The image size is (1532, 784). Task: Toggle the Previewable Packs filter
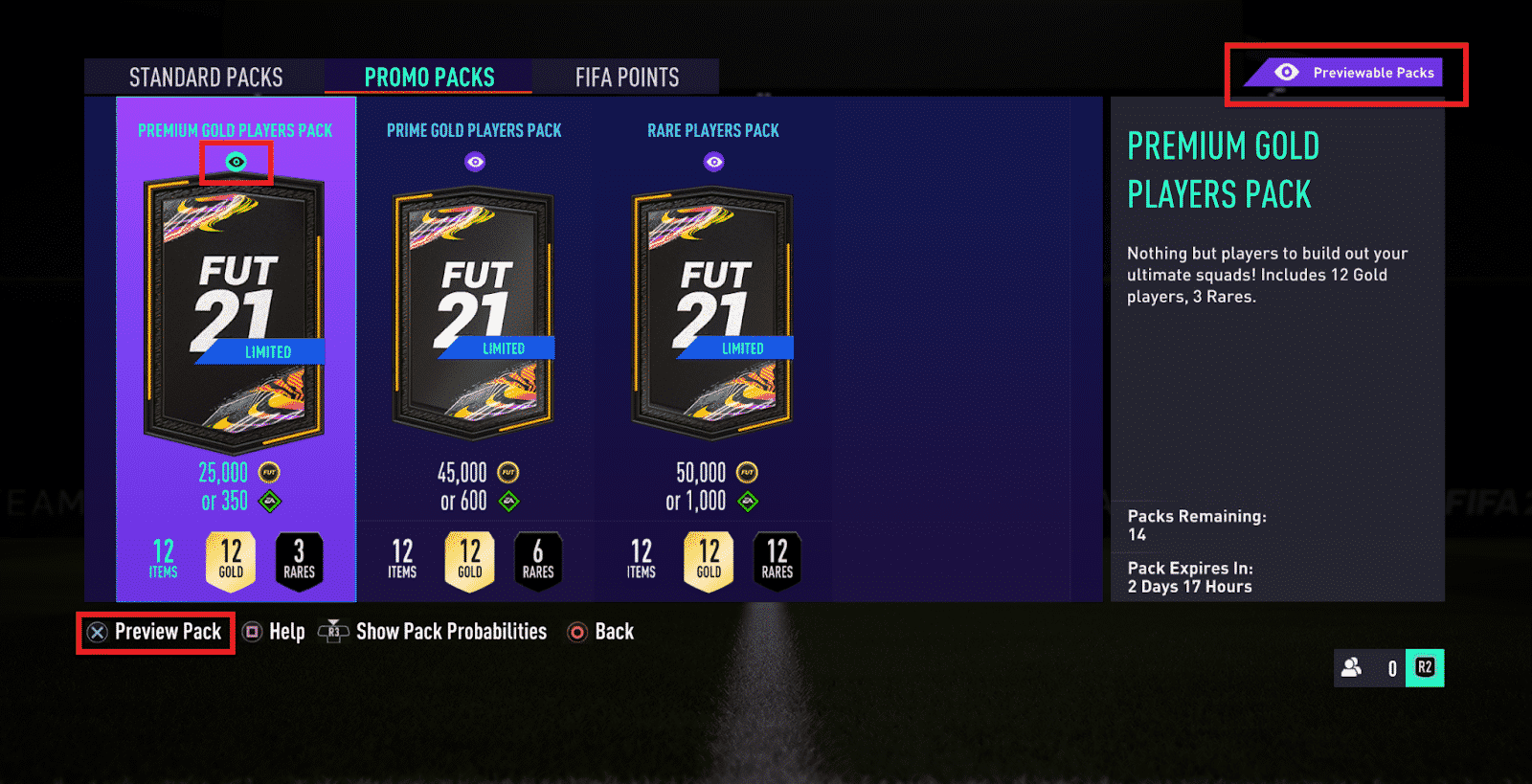tap(1345, 72)
